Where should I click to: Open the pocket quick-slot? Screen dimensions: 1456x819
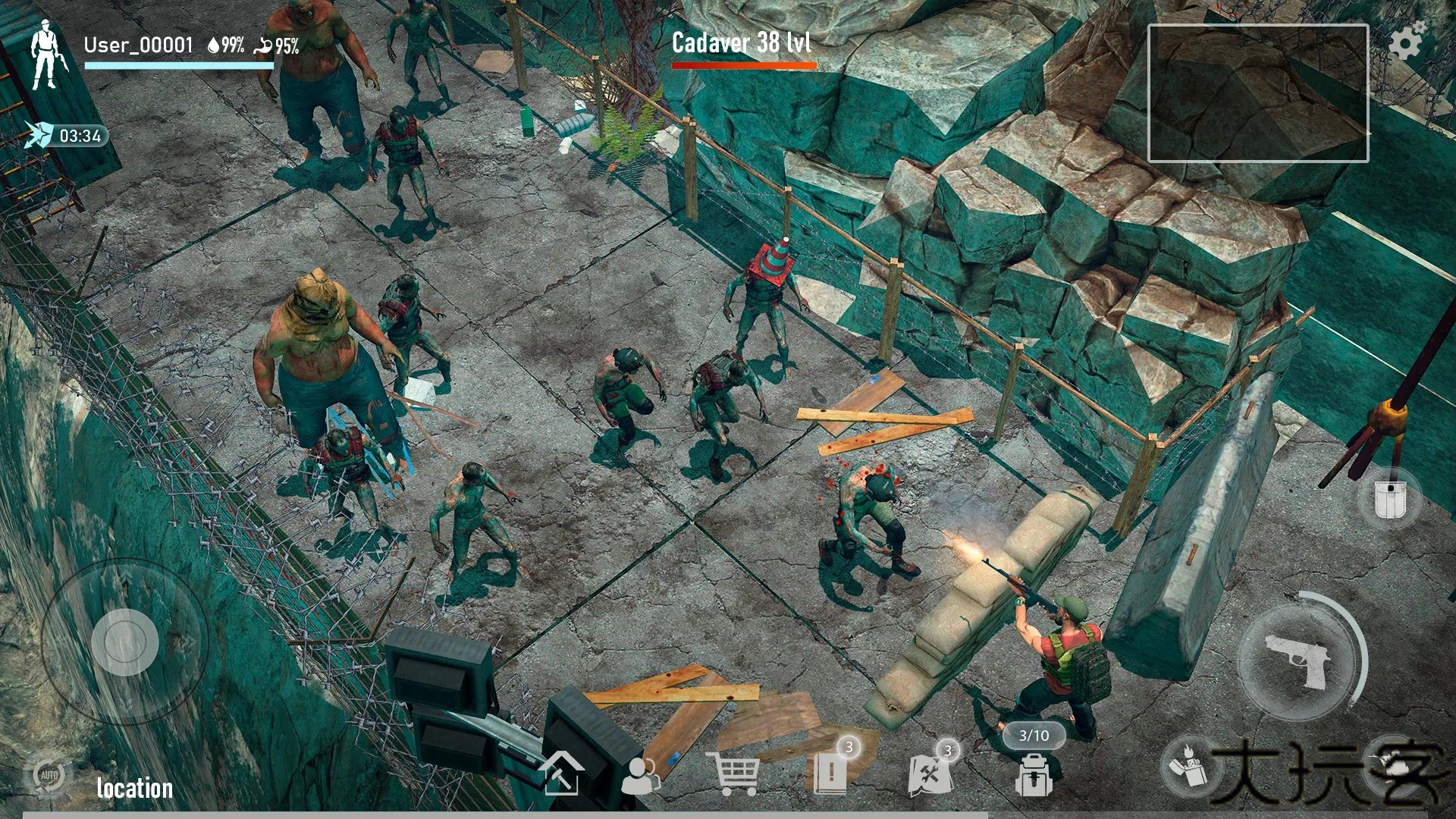[x=1389, y=498]
